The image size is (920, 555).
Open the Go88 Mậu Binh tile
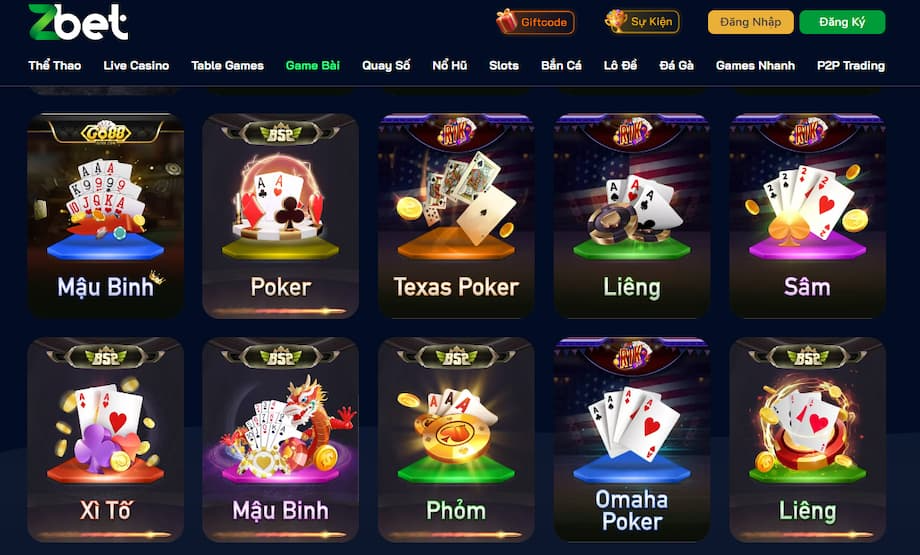[x=105, y=215]
